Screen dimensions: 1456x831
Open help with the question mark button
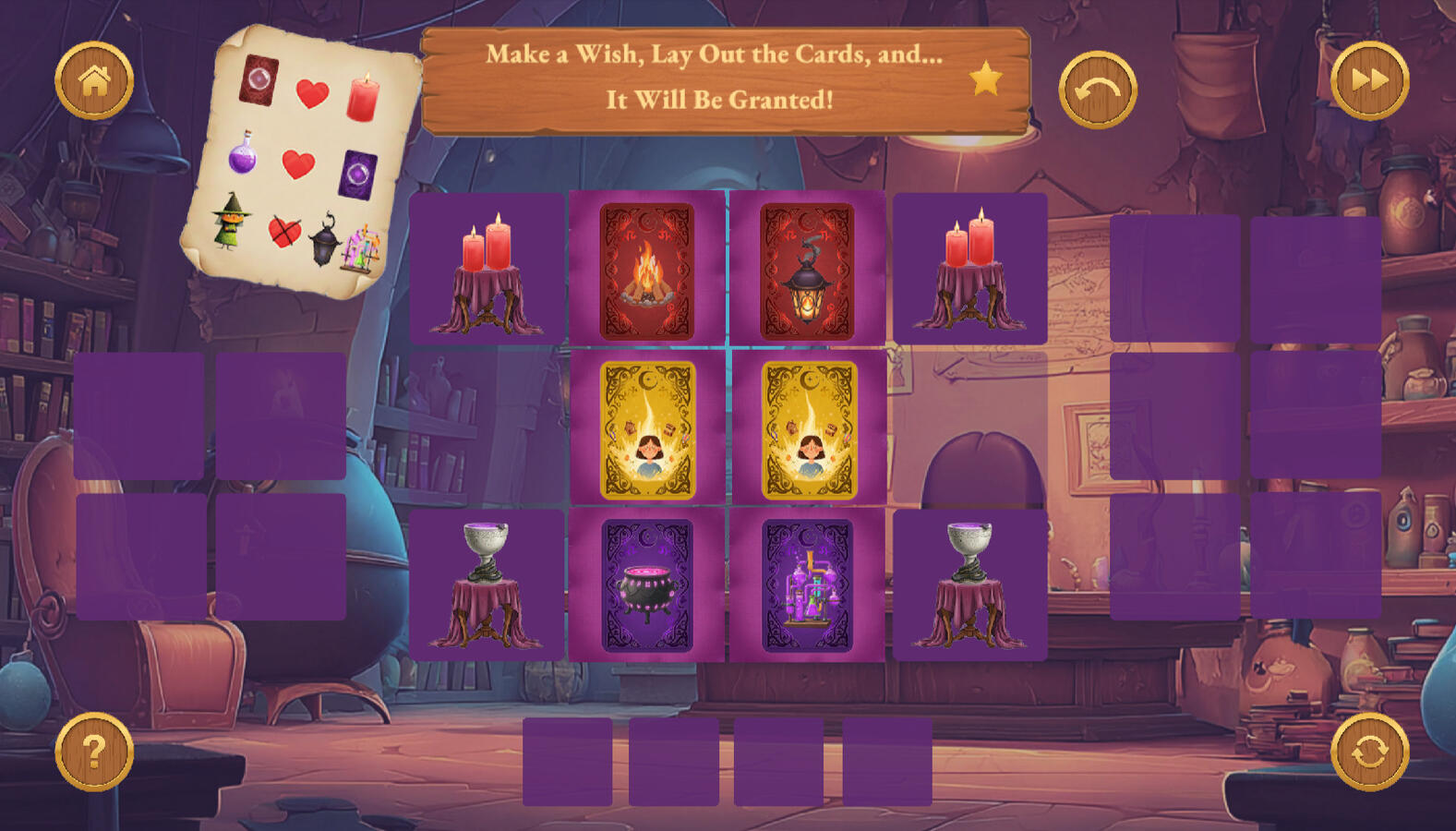click(94, 752)
